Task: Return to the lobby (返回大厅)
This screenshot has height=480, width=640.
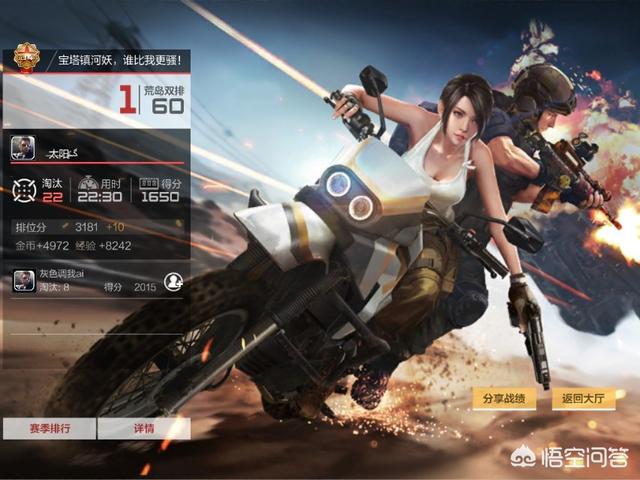Action: [x=583, y=399]
